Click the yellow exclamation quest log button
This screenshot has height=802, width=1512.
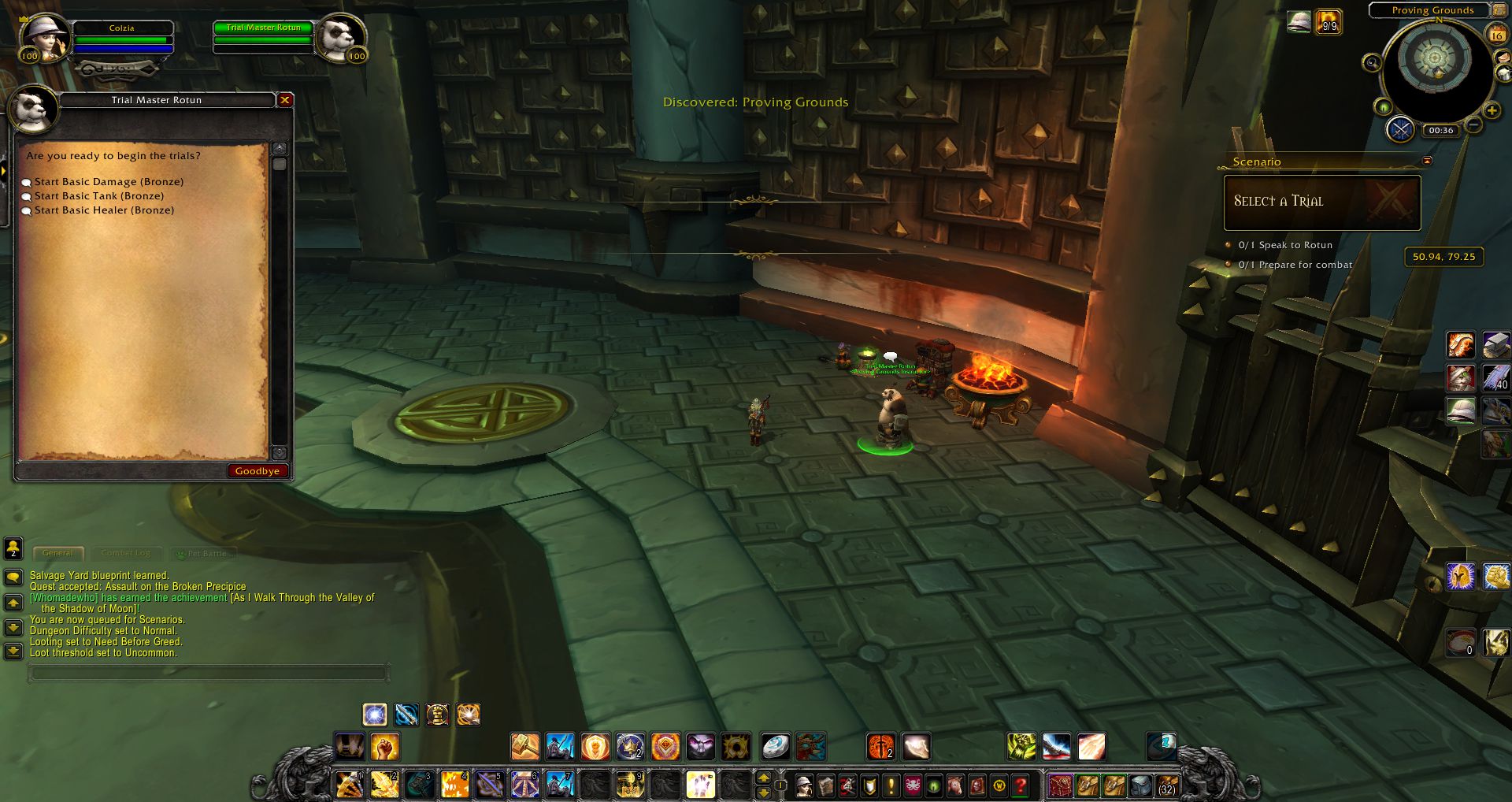pyautogui.click(x=891, y=785)
